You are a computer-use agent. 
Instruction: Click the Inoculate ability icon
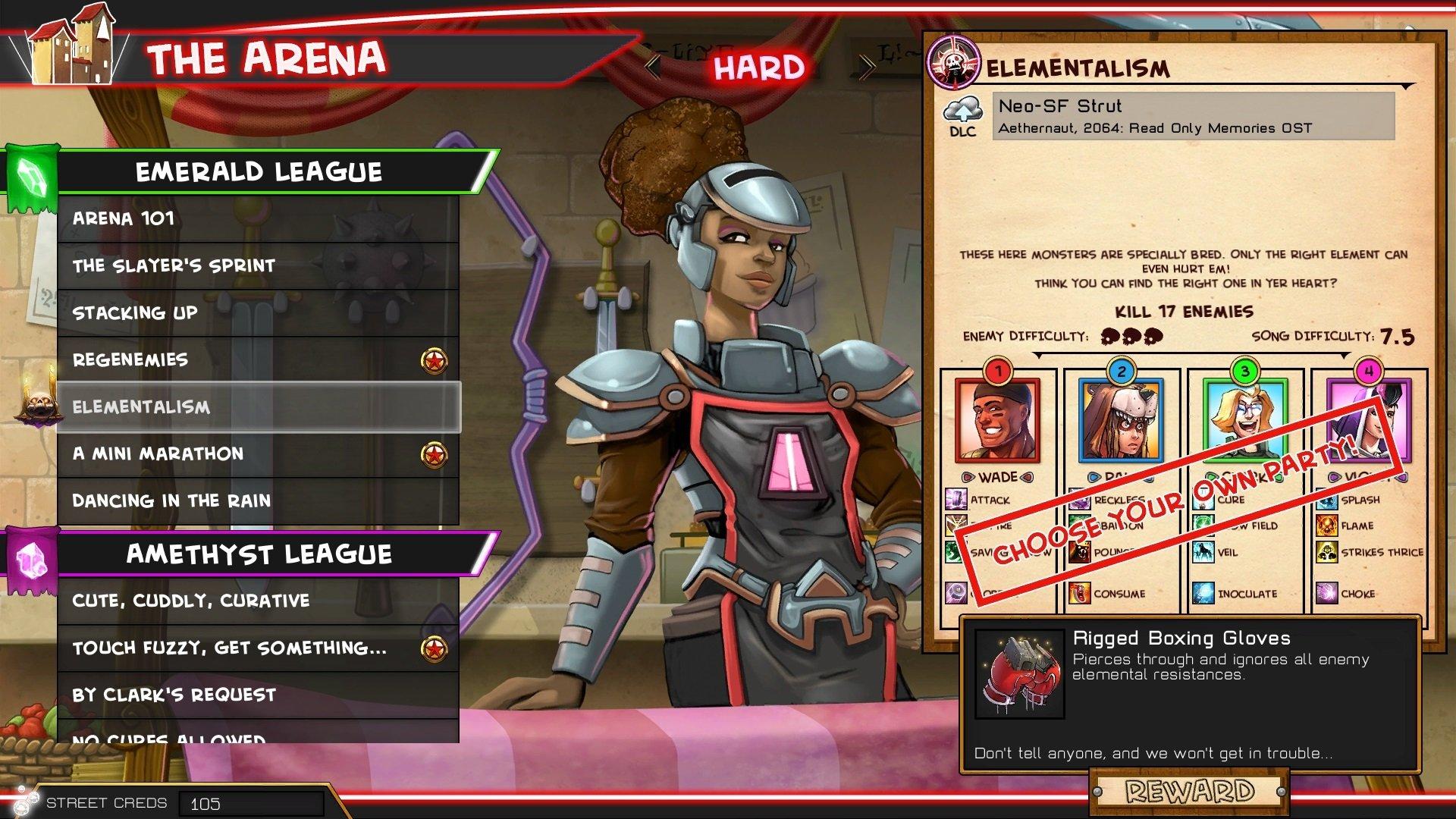[1202, 594]
